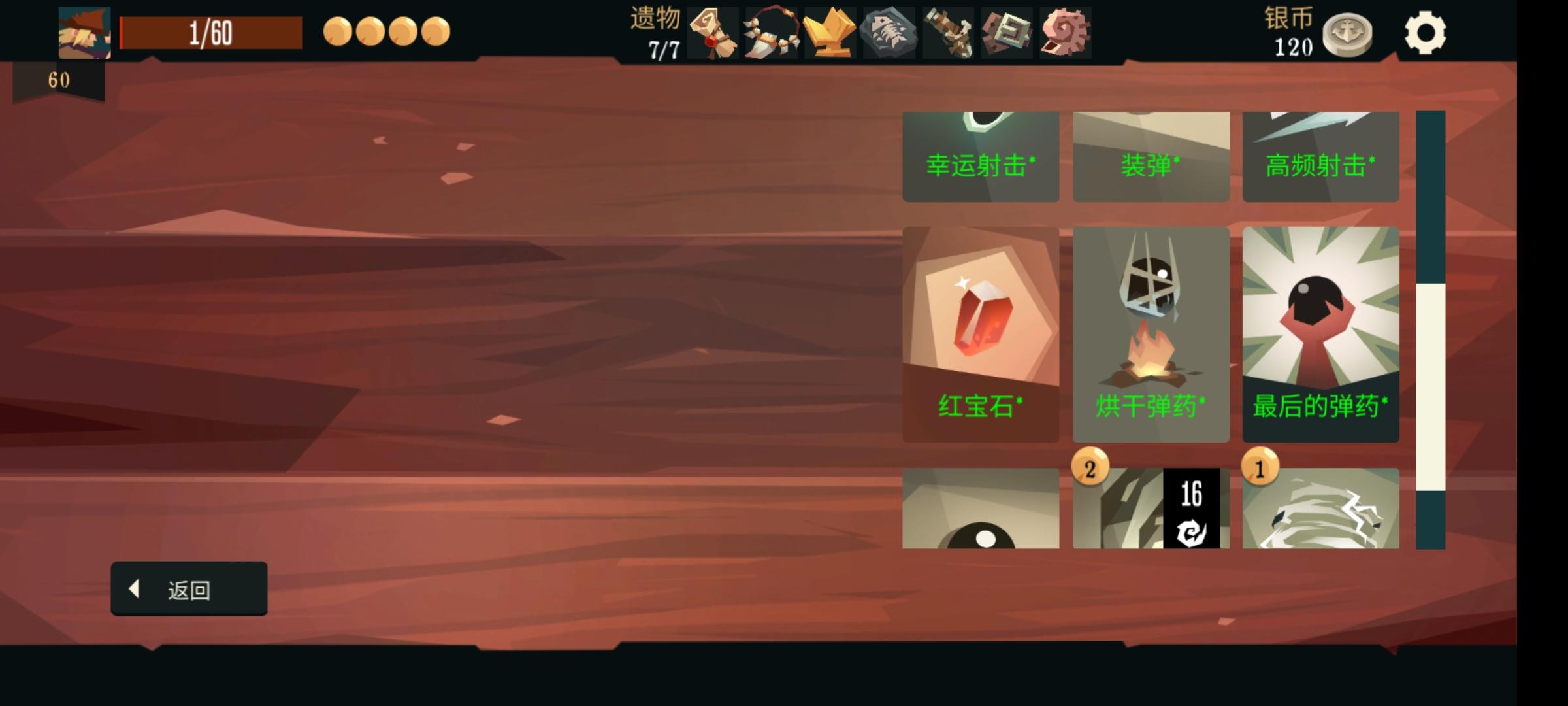The width and height of the screenshot is (1568, 706).
Task: Select the 最后的弹药 card
Action: 1321,333
